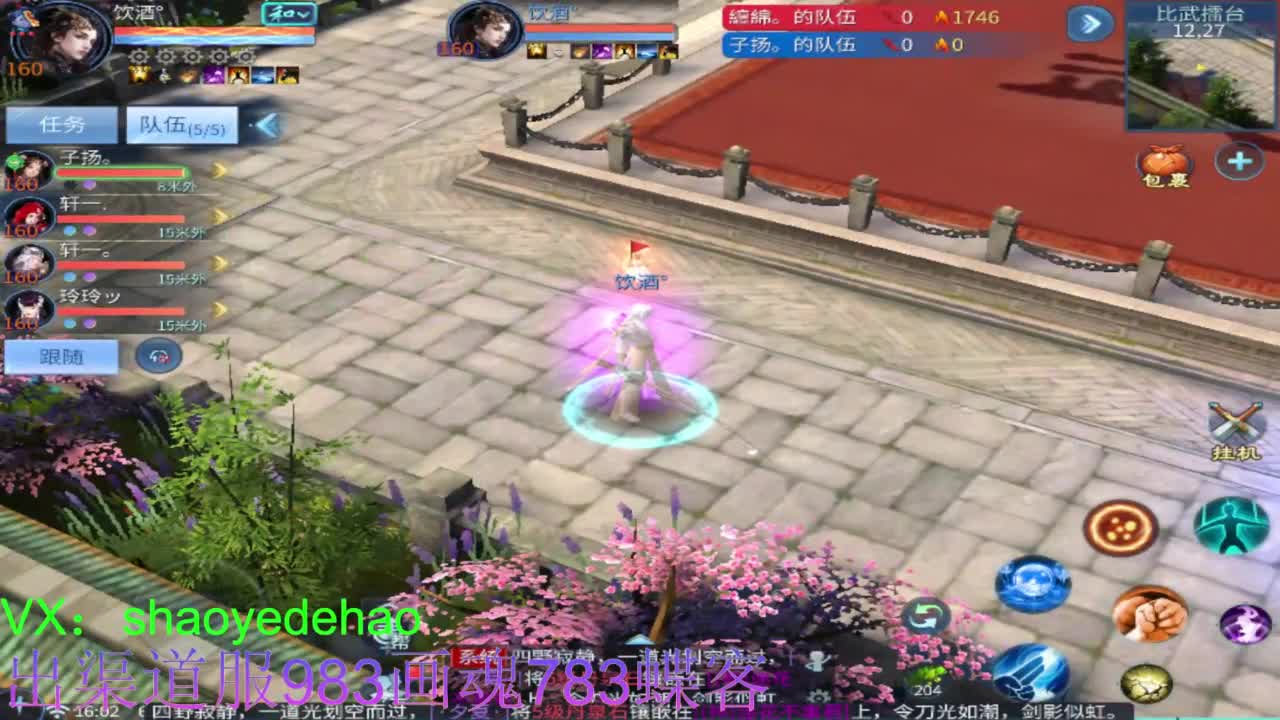The width and height of the screenshot is (1280, 720).
Task: Switch to the 任务 quest tab
Action: [60, 123]
